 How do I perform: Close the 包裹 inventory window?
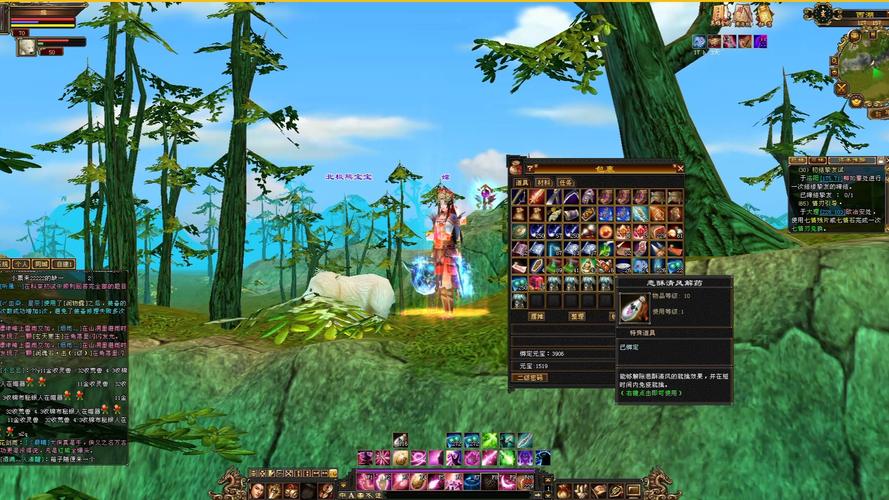(x=681, y=169)
